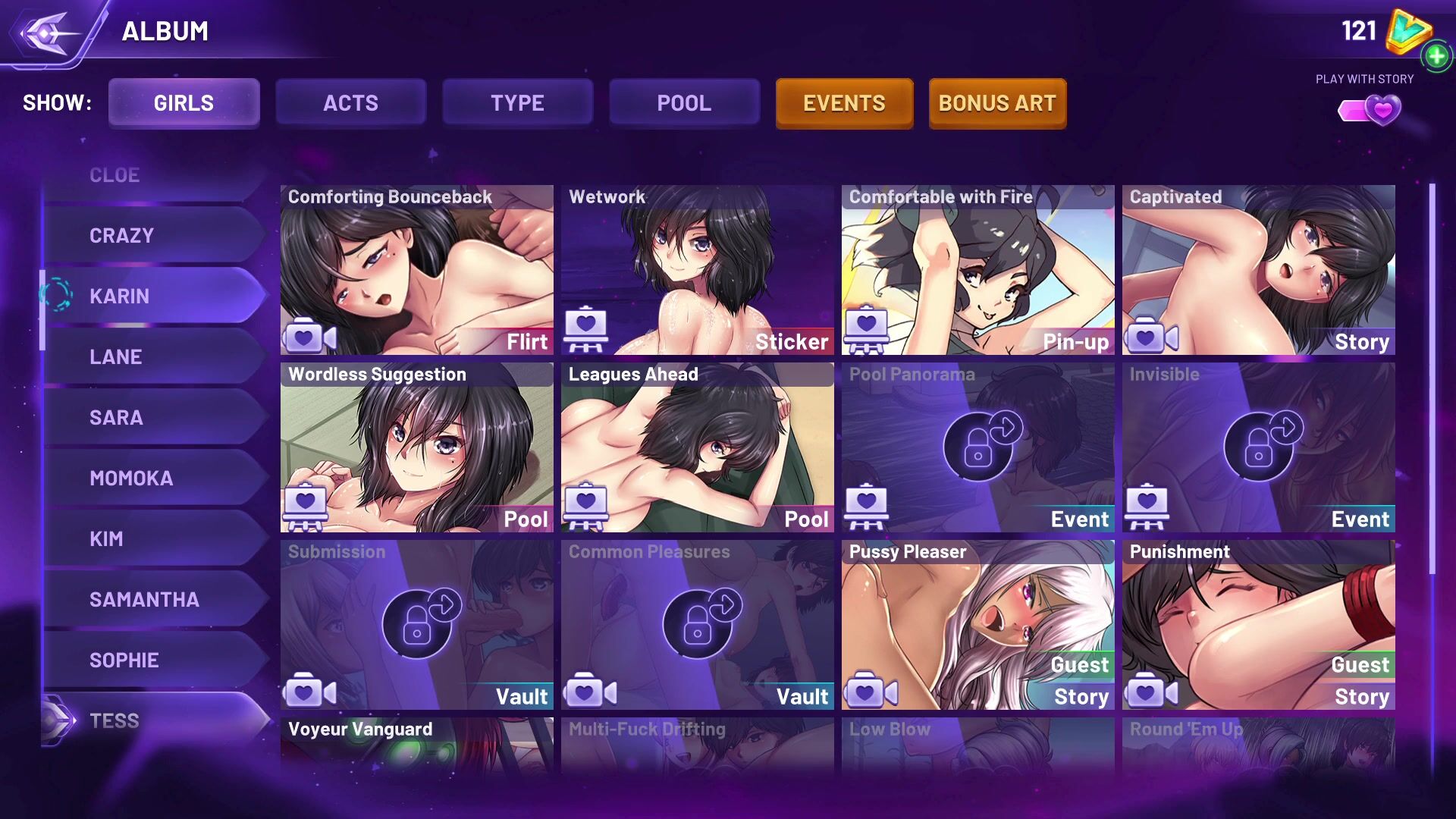Open Sophie's album entries

click(x=152, y=661)
